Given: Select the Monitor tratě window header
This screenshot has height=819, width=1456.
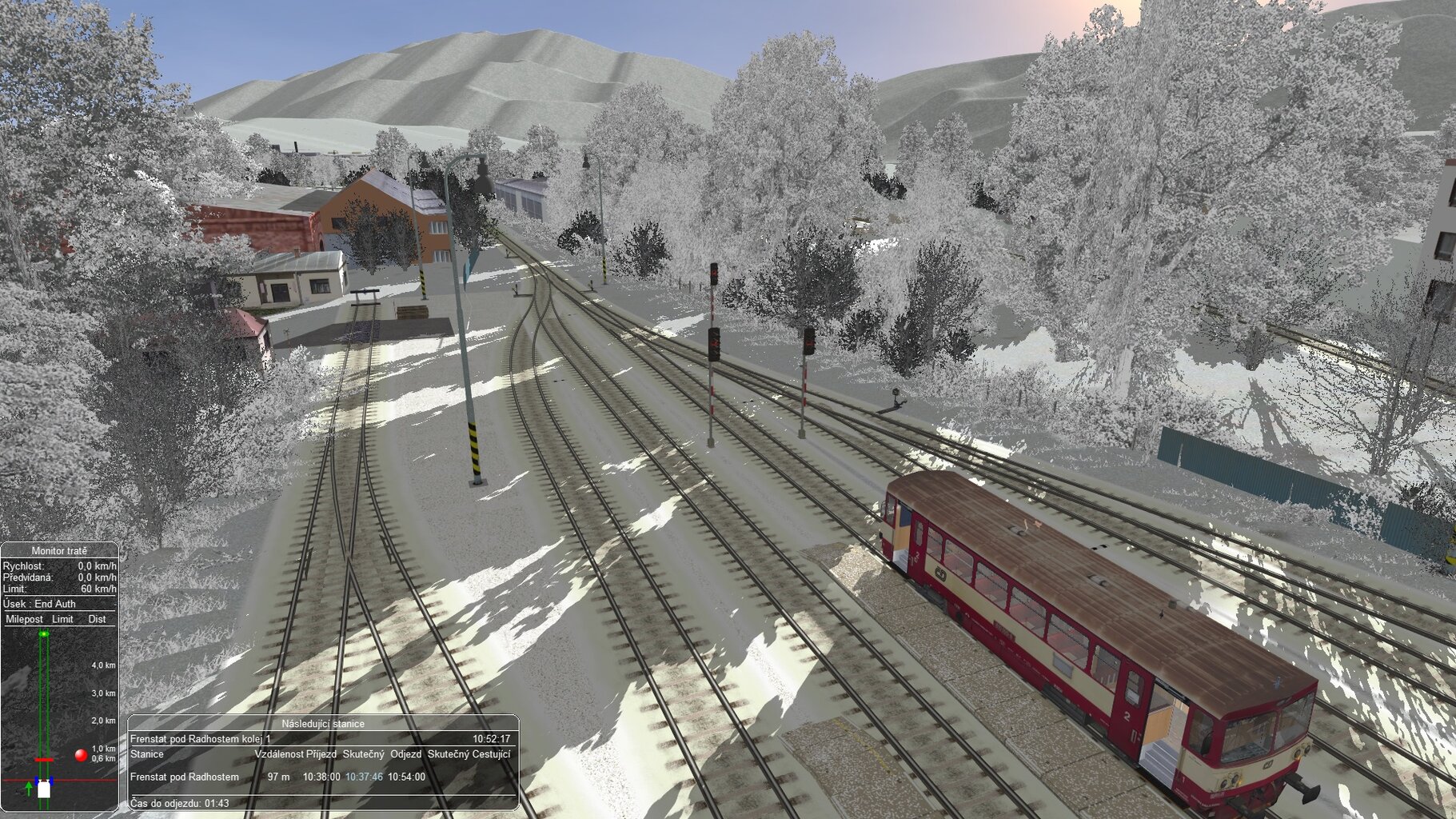Looking at the screenshot, I should [x=59, y=550].
